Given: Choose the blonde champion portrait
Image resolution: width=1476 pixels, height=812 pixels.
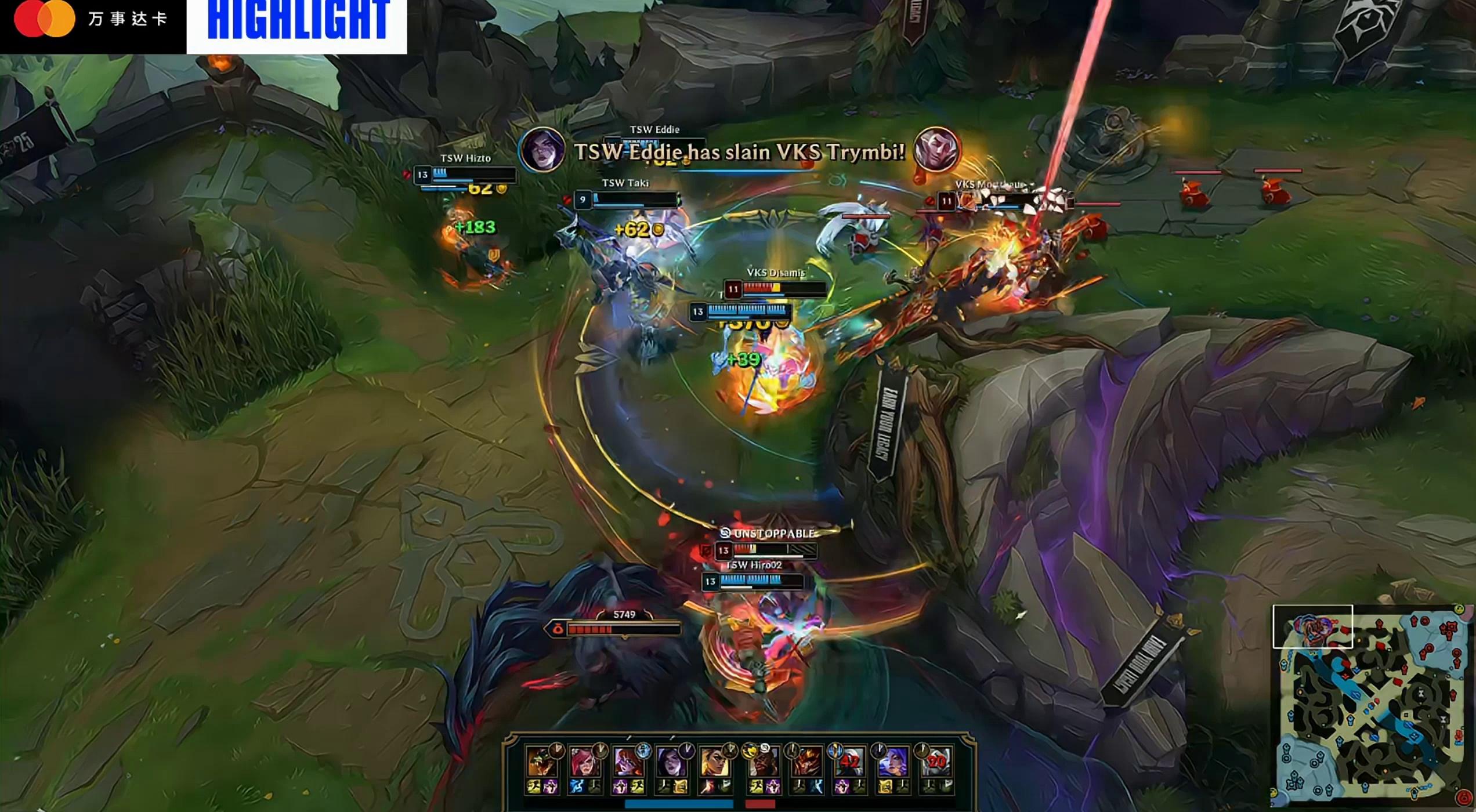Looking at the screenshot, I should click(714, 761).
